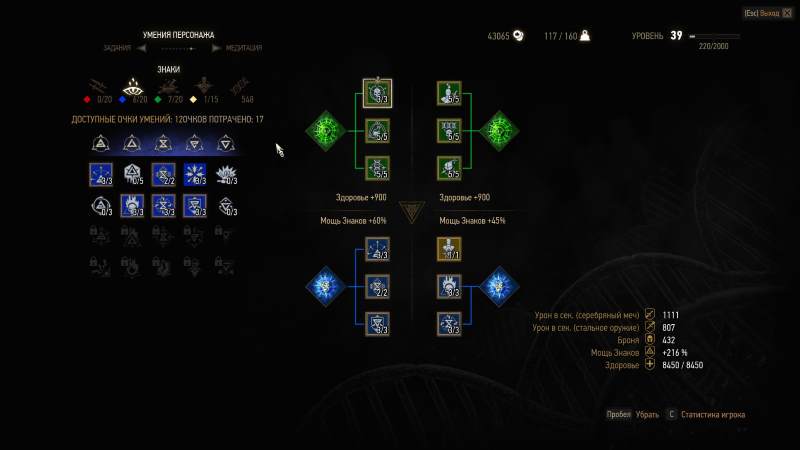Select the blue mutagen linked to the yellow skill
Screen dimensions: 800x450
click(498, 286)
